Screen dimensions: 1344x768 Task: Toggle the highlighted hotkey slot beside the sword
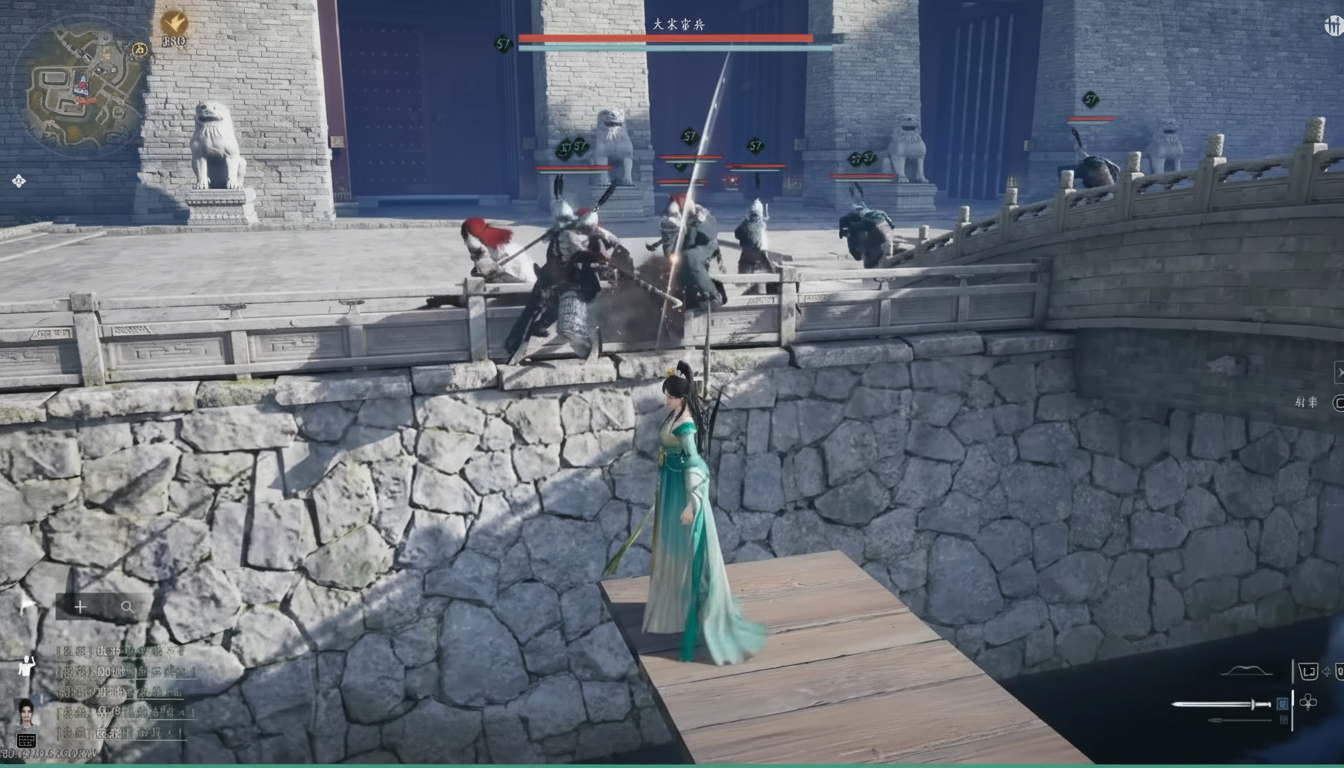(x=1282, y=704)
